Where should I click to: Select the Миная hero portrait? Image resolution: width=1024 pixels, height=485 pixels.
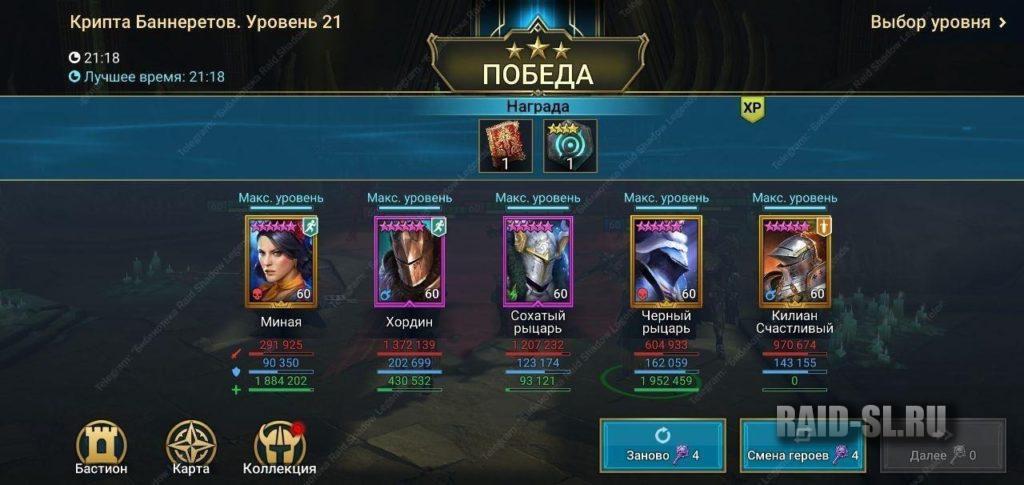click(x=281, y=260)
